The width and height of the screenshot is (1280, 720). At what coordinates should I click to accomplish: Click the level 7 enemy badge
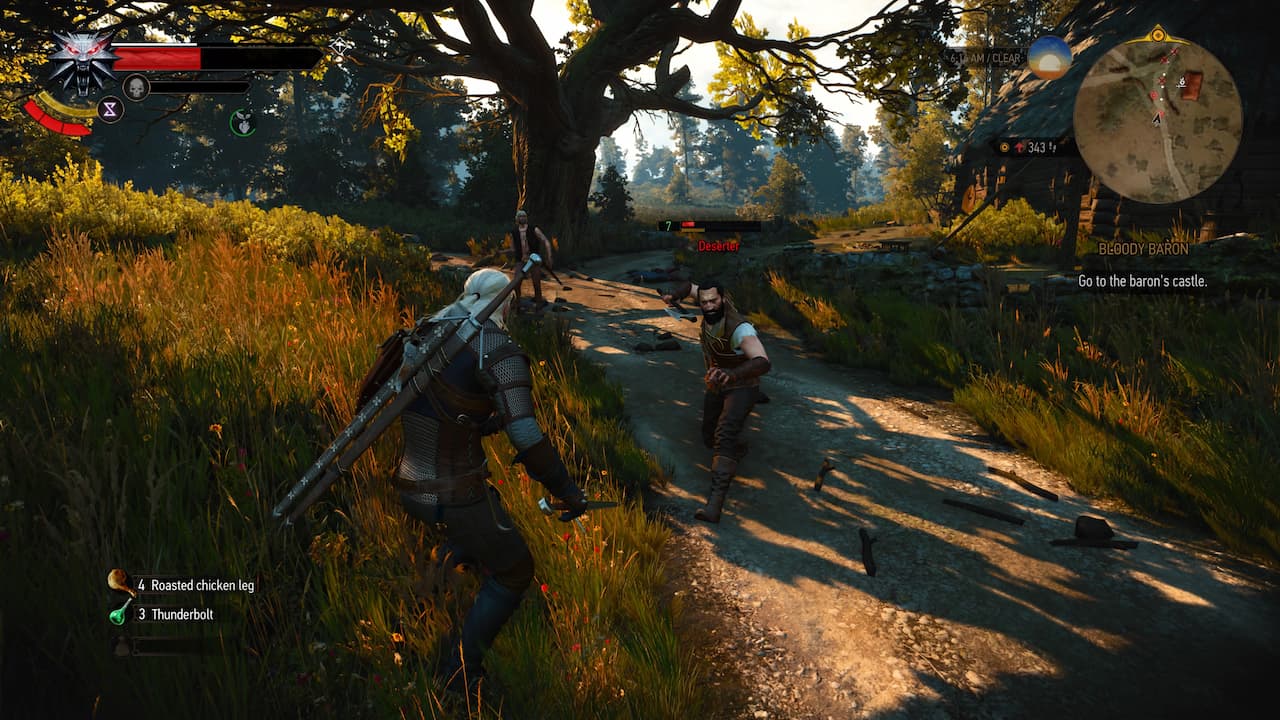coord(668,225)
